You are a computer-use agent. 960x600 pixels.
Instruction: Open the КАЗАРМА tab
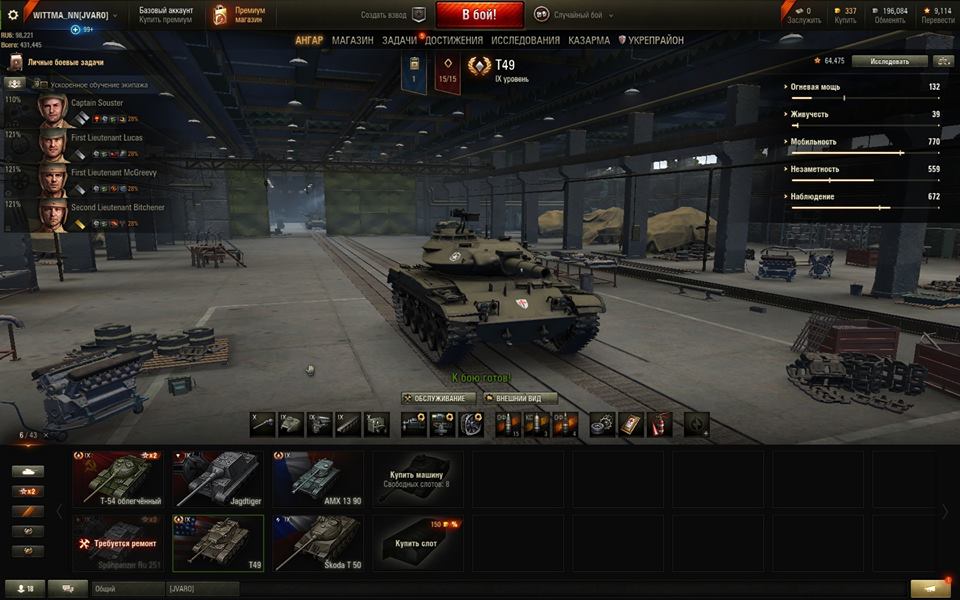pyautogui.click(x=589, y=41)
